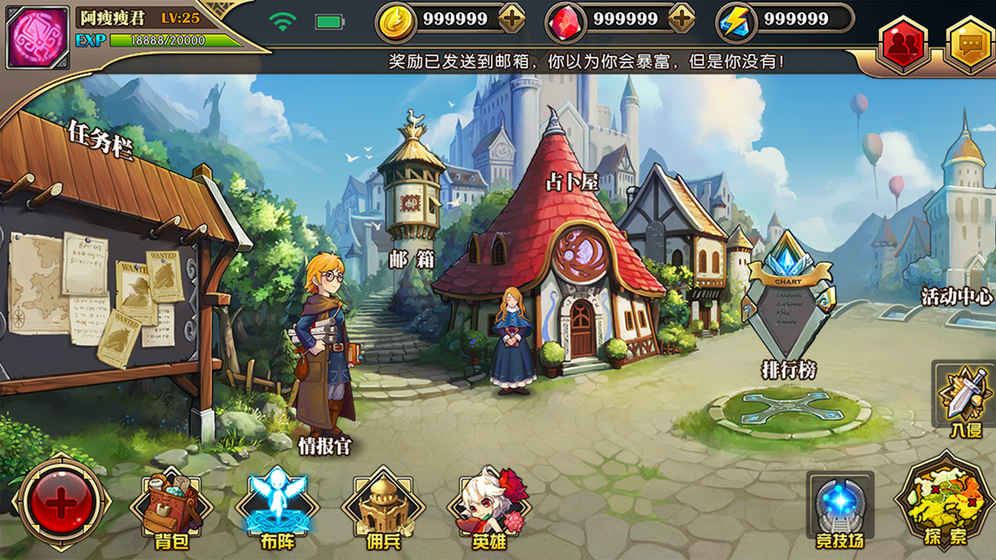Viewport: 996px width, 560px height.
Task: Buy more red gems with plus button
Action: [681, 18]
